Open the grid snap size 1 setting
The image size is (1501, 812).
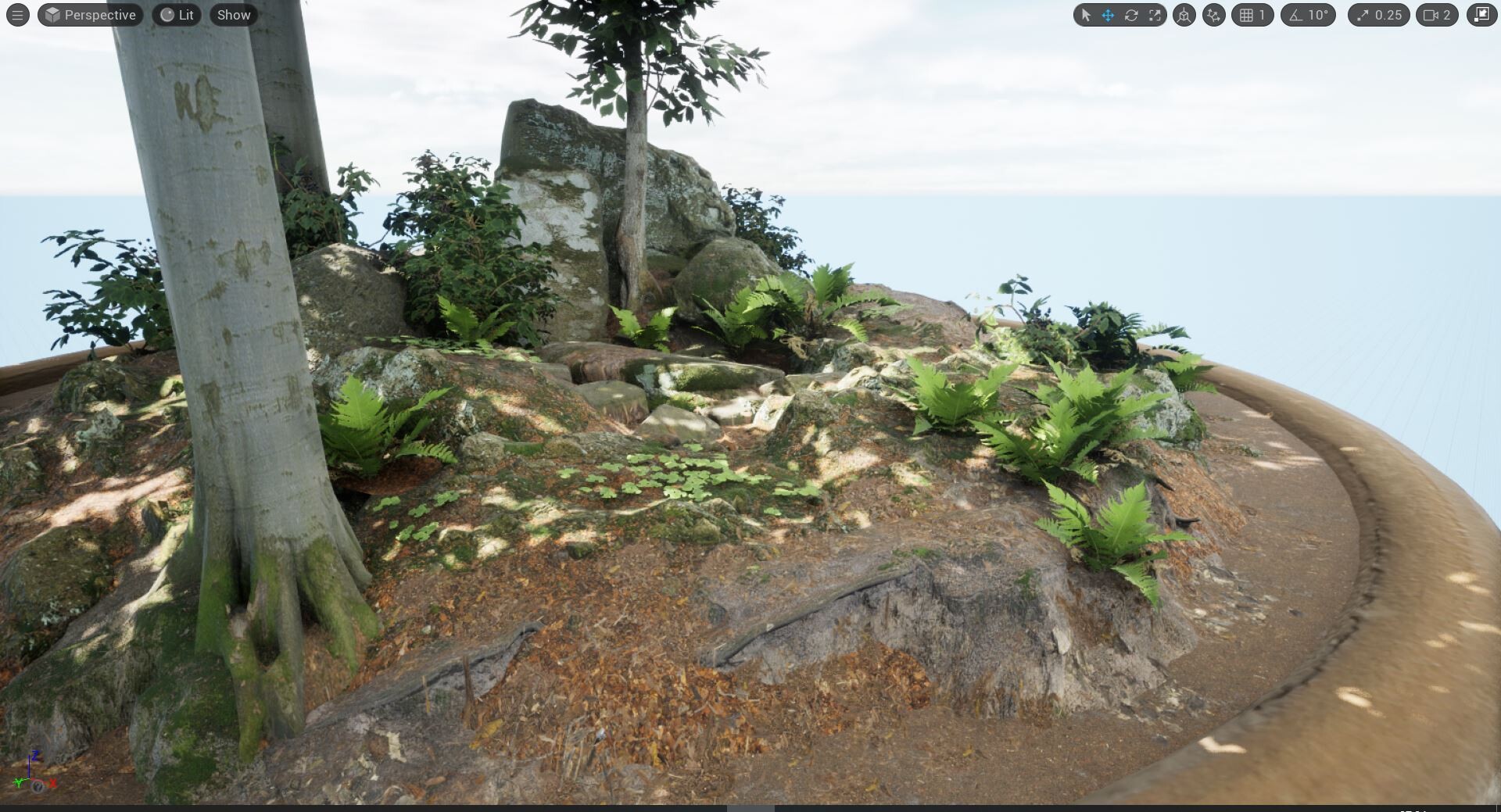pos(1252,15)
